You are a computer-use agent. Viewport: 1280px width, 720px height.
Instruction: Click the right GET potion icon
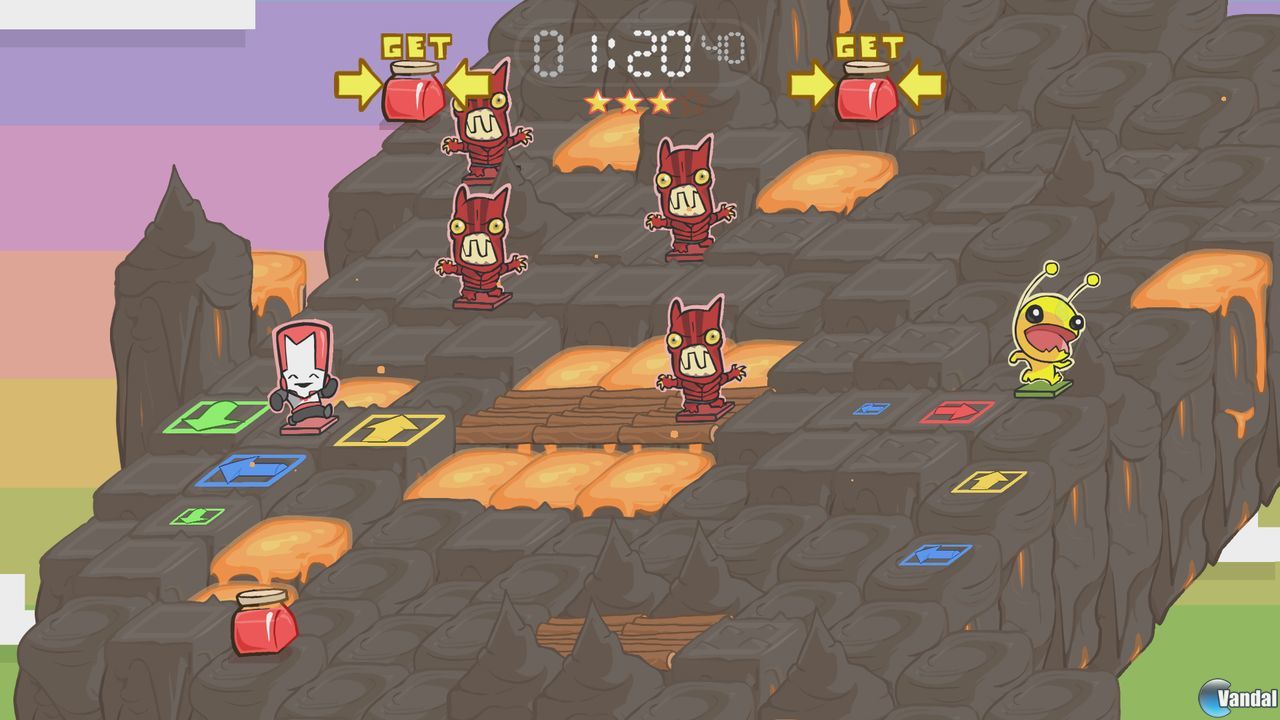868,97
